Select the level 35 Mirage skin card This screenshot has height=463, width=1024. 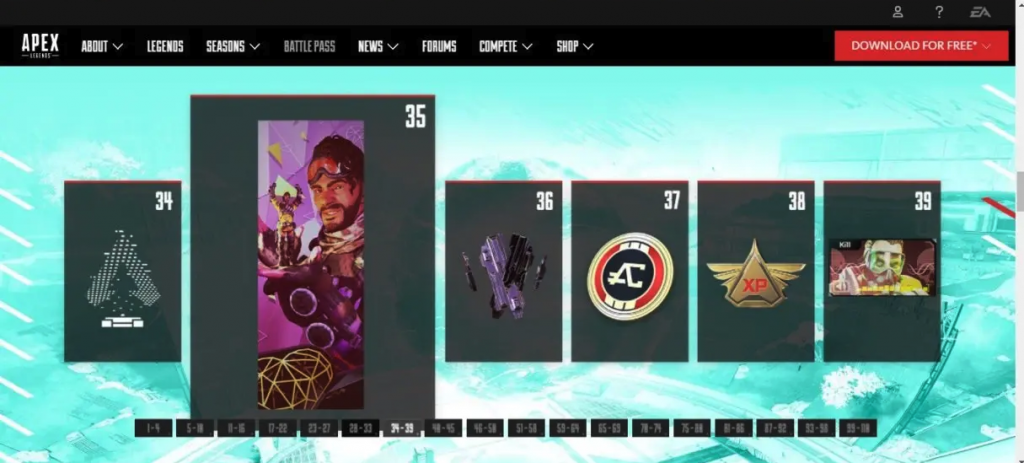(312, 260)
